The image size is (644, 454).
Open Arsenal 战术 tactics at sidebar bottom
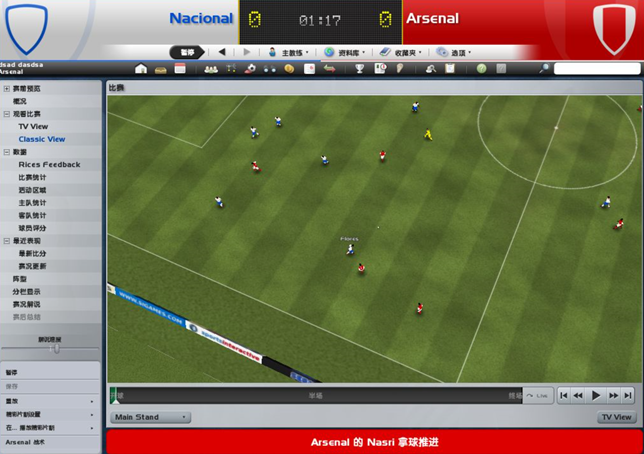(25, 441)
